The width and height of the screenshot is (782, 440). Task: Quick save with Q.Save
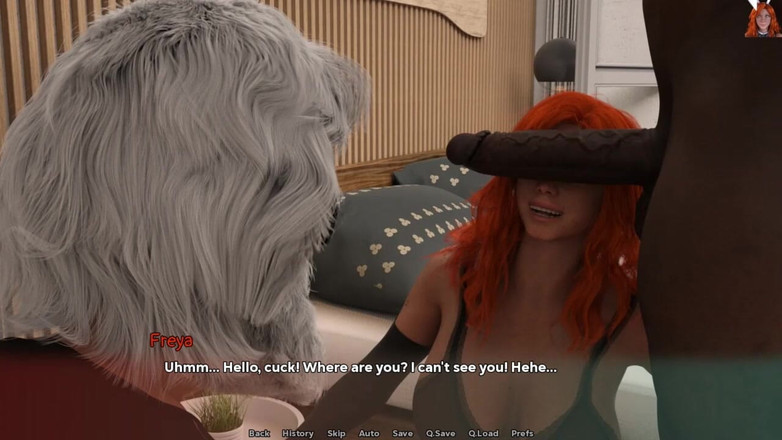click(440, 433)
